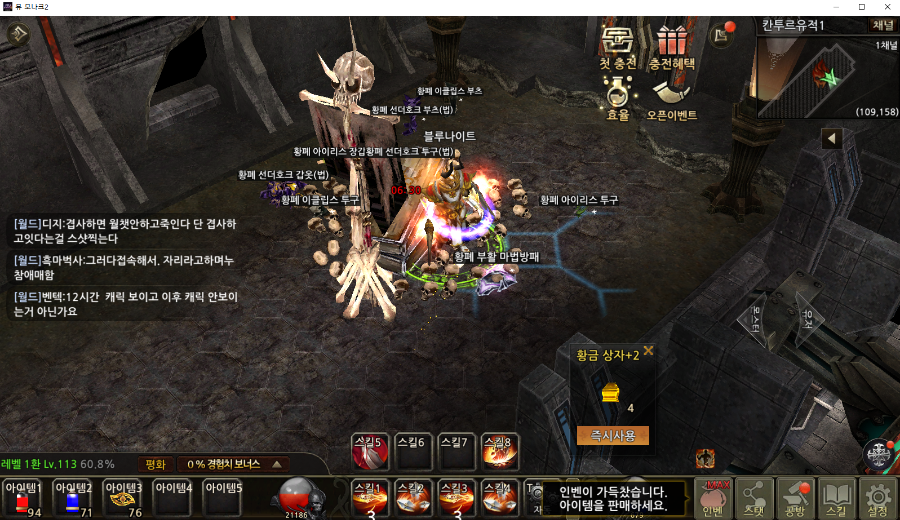Viewport: 900px width, 520px height.
Task: Click 즉시사용 to use the golden box
Action: pos(612,435)
